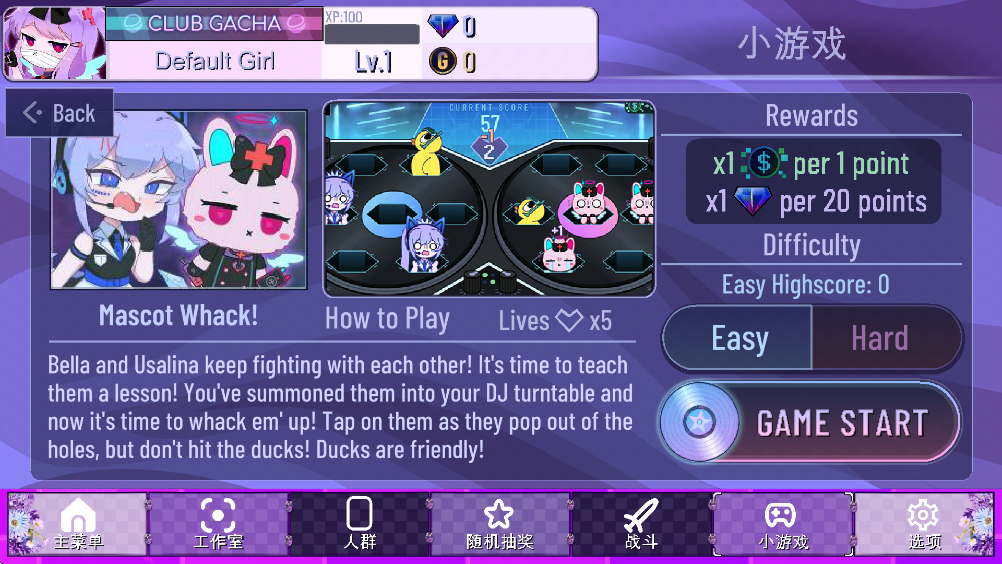The image size is (1002, 564).
Task: Select Easy difficulty
Action: pos(739,339)
